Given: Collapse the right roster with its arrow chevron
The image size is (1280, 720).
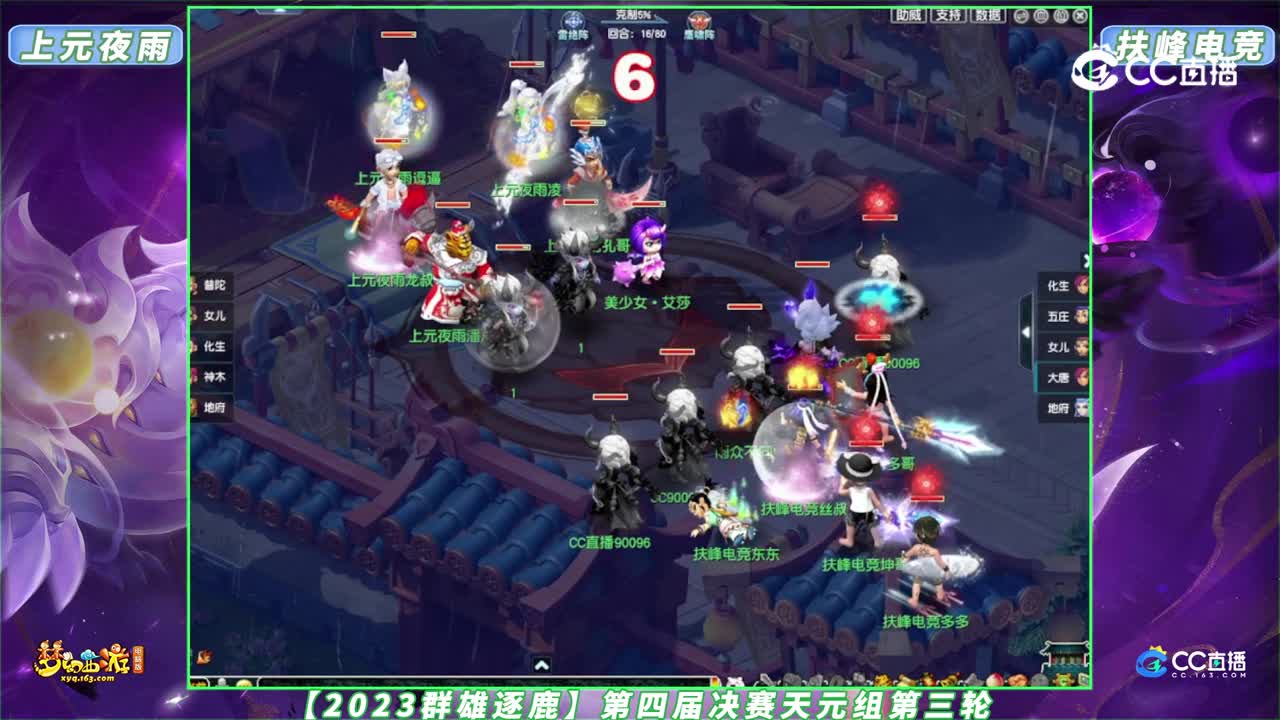Looking at the screenshot, I should tap(1026, 331).
